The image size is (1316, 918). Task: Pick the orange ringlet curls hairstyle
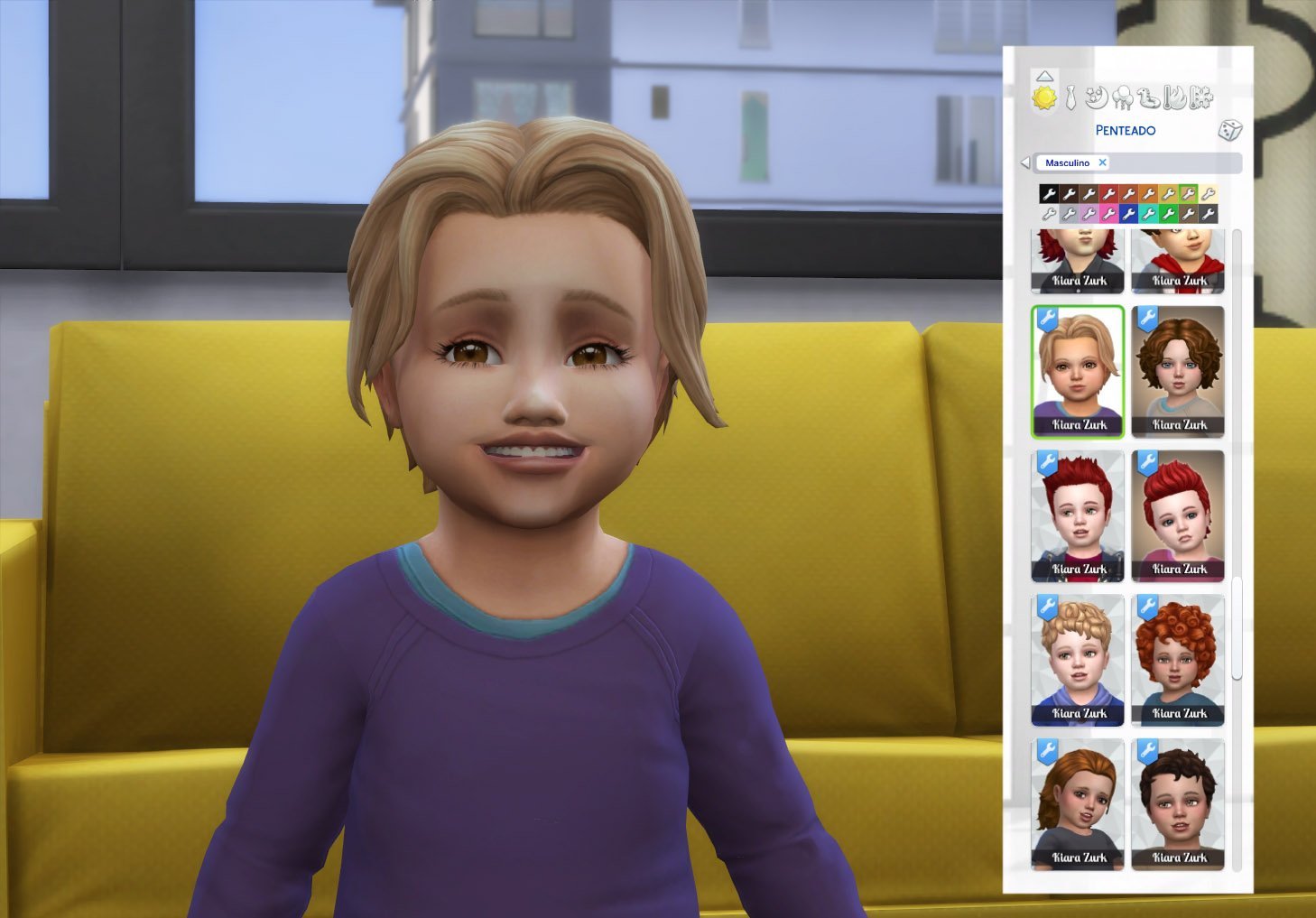coord(1178,660)
